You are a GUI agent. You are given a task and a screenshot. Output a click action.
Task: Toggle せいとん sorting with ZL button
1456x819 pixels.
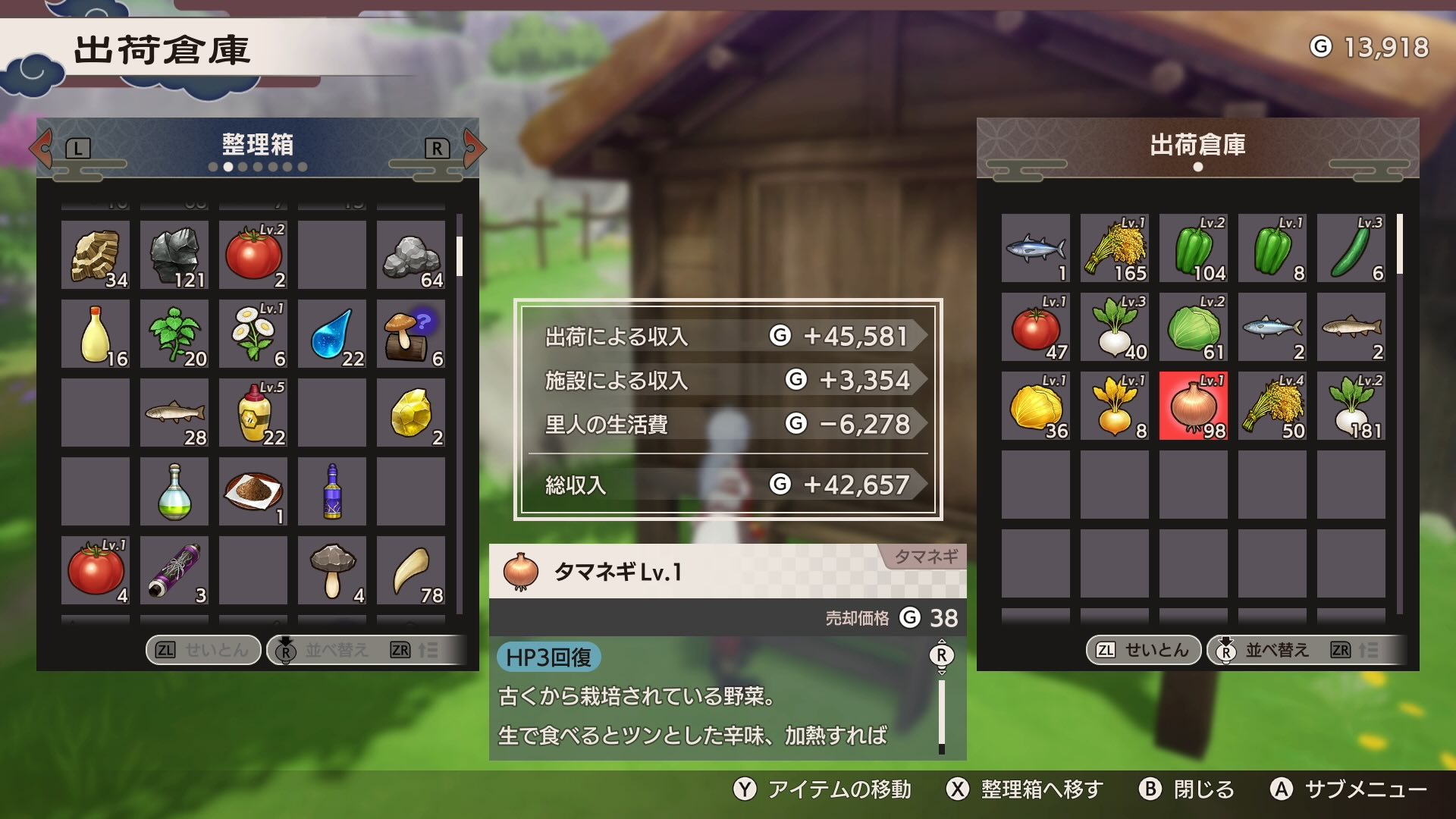coord(201,650)
